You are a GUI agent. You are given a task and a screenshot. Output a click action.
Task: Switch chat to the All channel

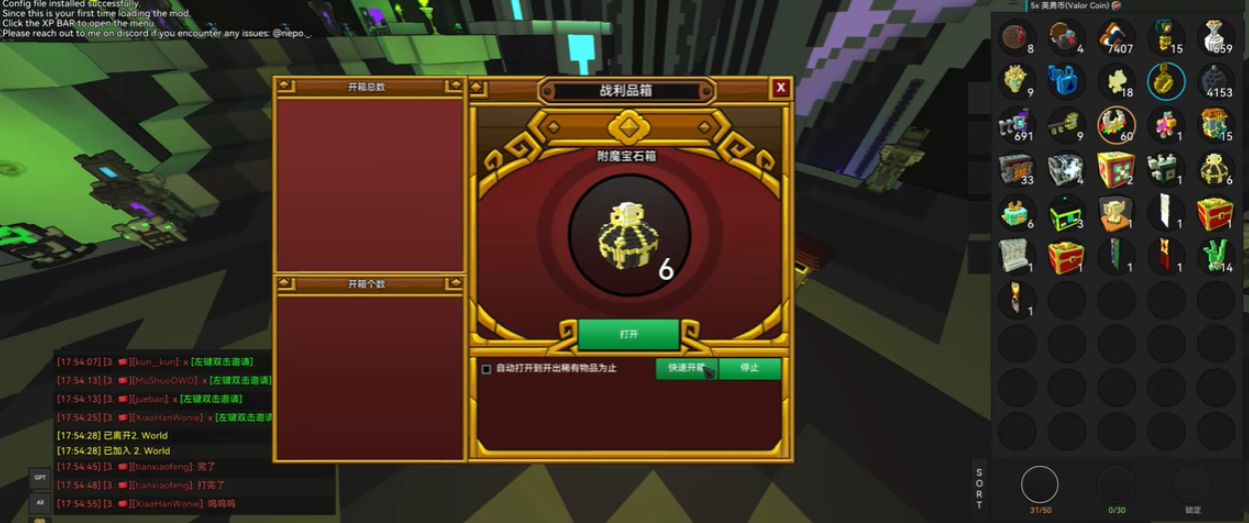[x=40, y=502]
